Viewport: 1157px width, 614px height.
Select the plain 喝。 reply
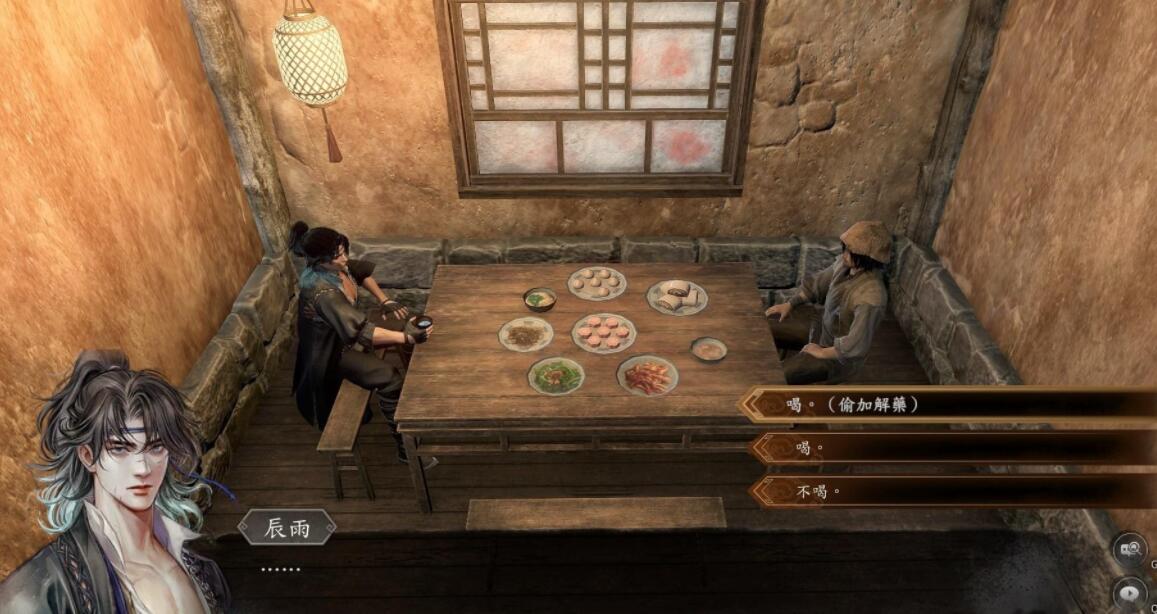[950, 448]
